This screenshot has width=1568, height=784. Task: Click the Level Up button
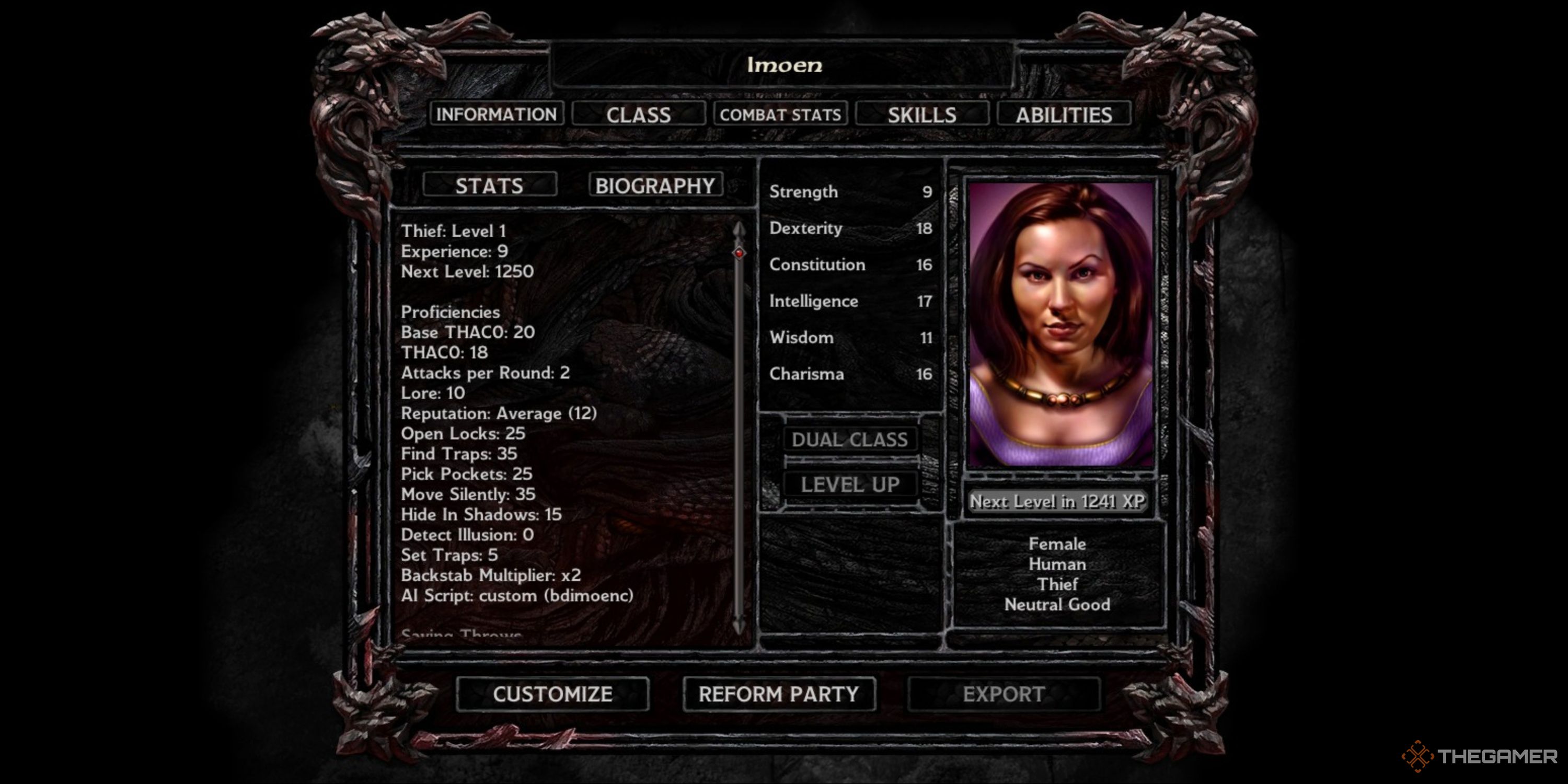click(850, 485)
